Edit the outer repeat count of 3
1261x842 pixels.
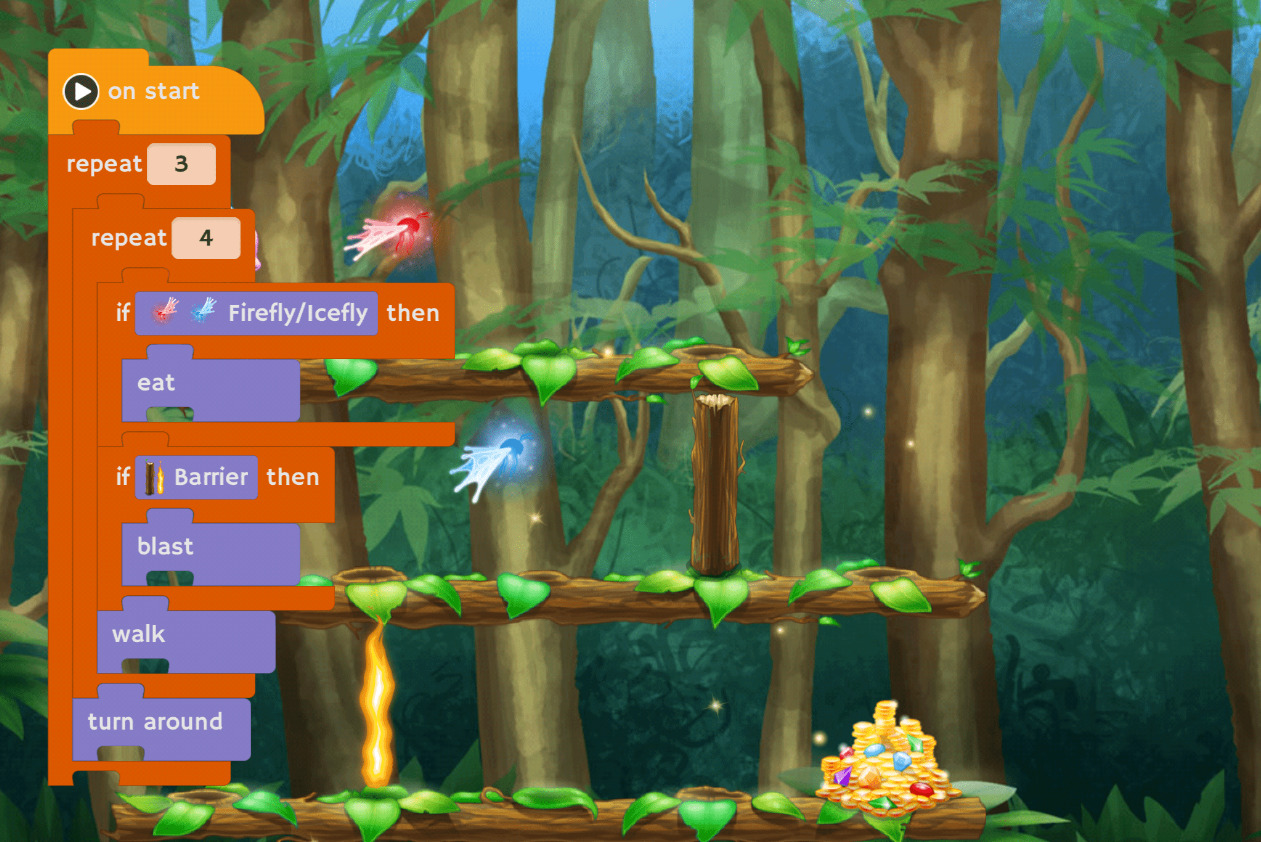[x=181, y=164]
